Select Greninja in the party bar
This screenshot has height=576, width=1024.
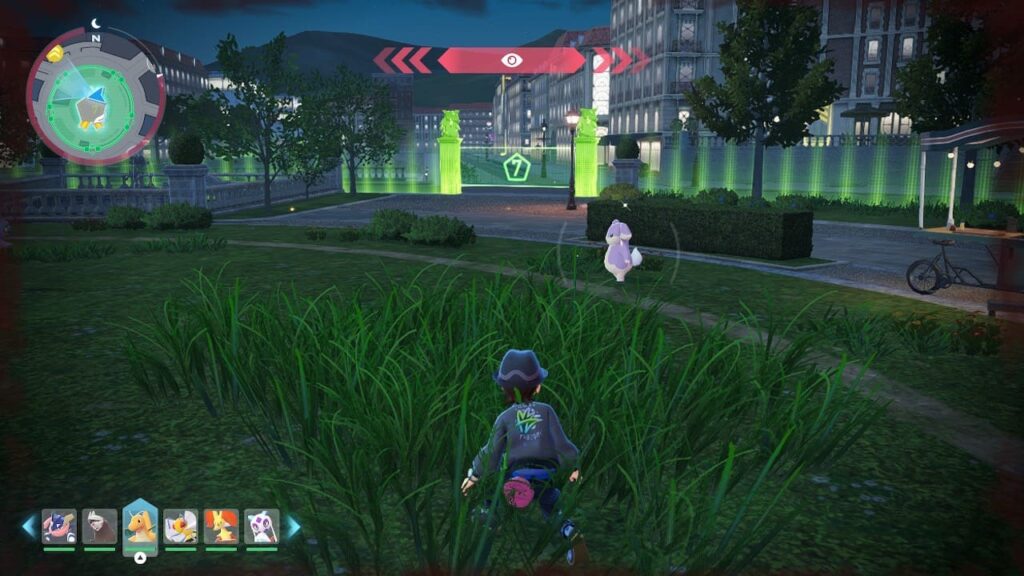59,526
